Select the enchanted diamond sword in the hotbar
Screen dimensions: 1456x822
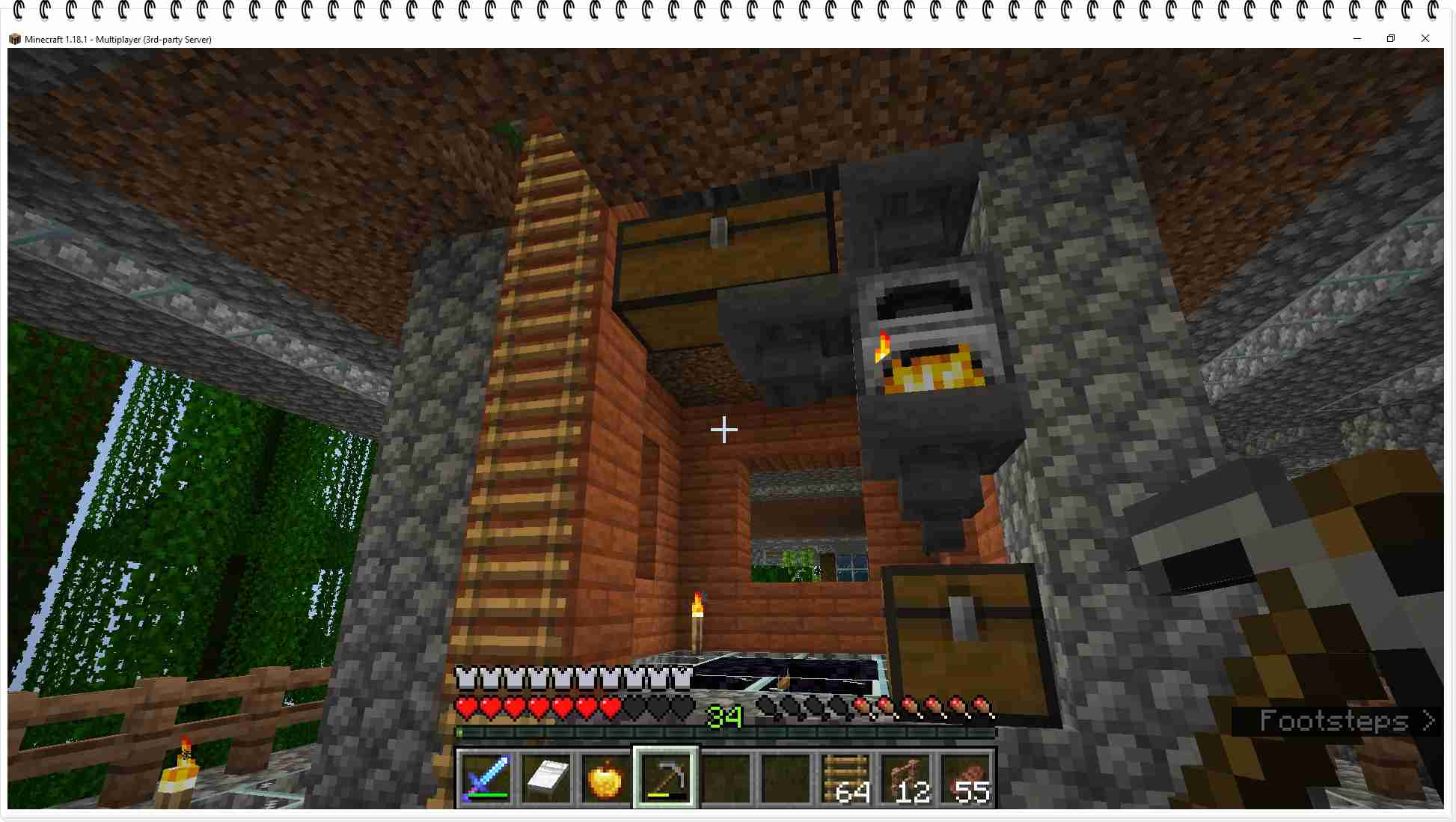coord(485,779)
